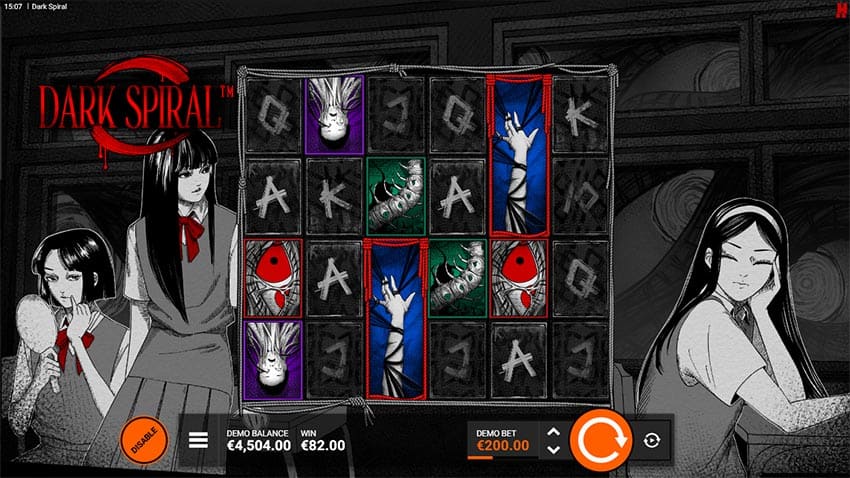Increase the demo bet with up arrow
850x478 pixels.
click(553, 431)
